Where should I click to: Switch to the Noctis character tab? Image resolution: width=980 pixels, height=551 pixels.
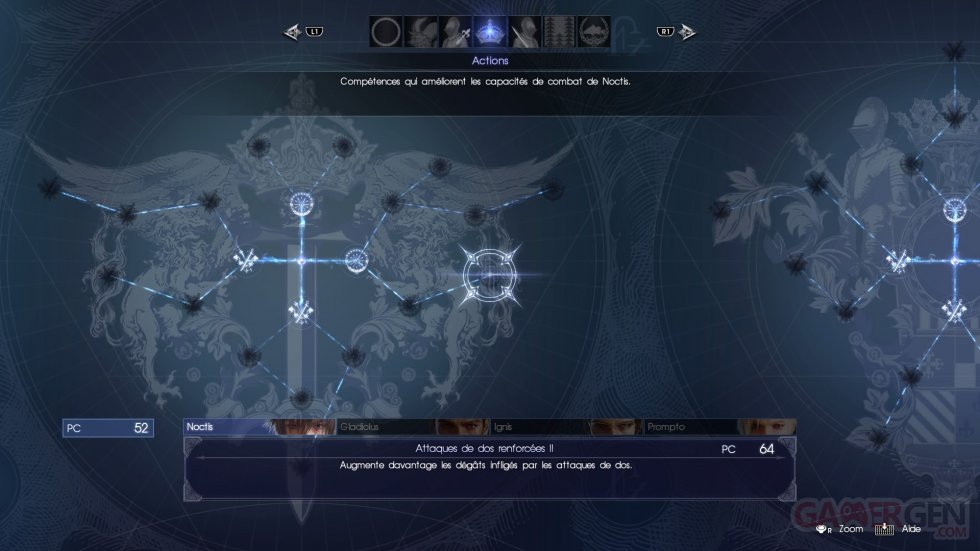point(259,427)
